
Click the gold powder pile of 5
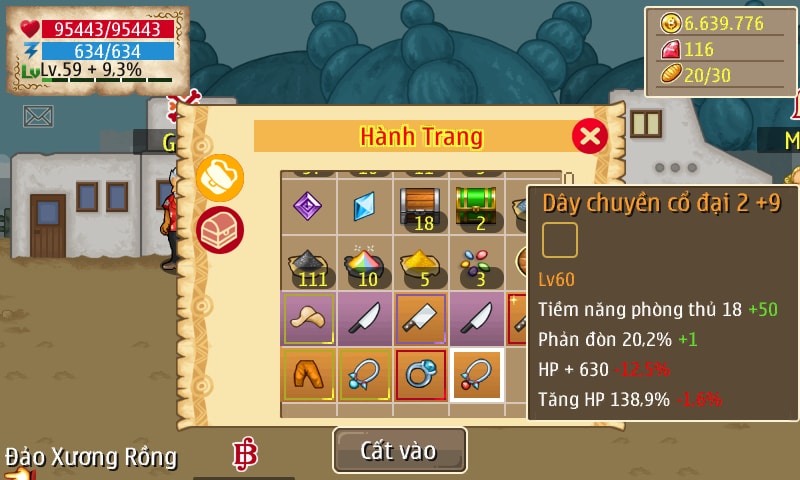click(420, 262)
